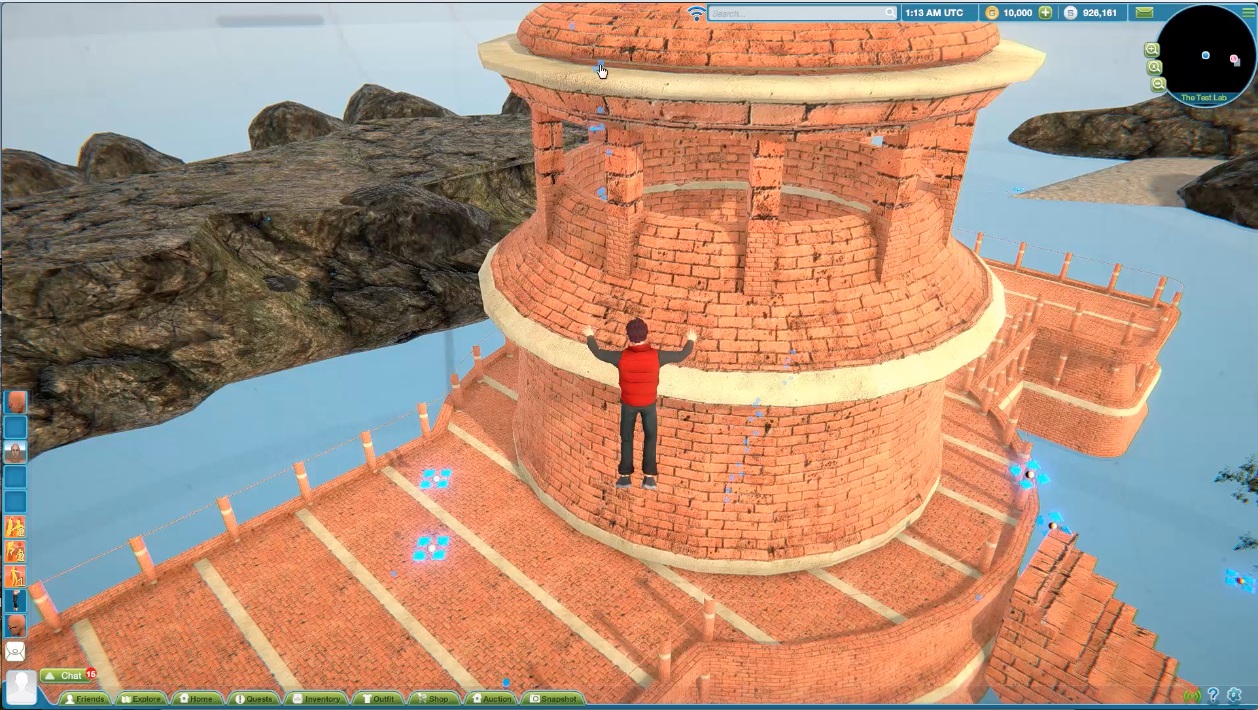Open the Inventory tab

pos(316,699)
